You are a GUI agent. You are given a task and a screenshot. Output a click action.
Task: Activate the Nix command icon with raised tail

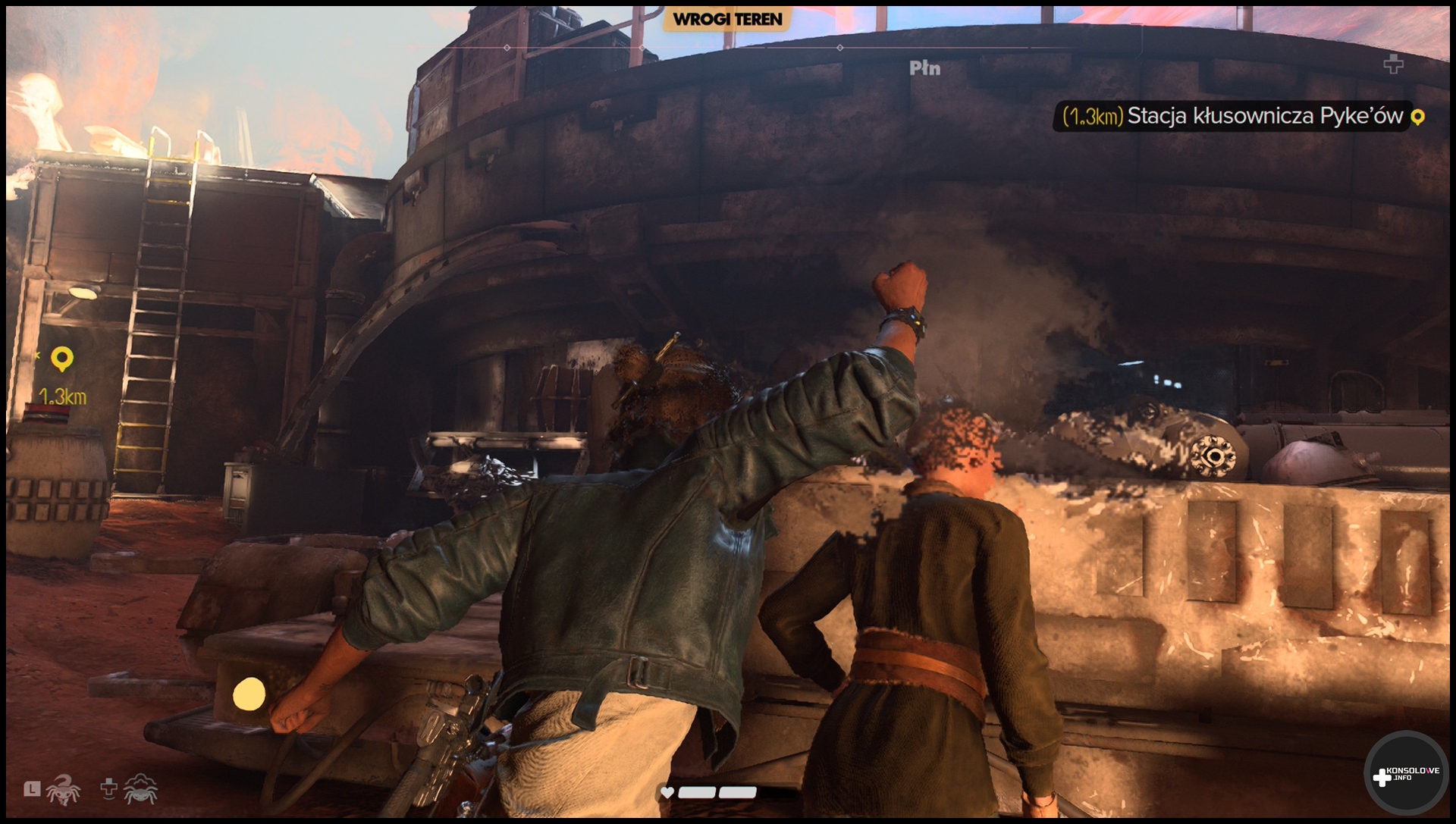63,790
